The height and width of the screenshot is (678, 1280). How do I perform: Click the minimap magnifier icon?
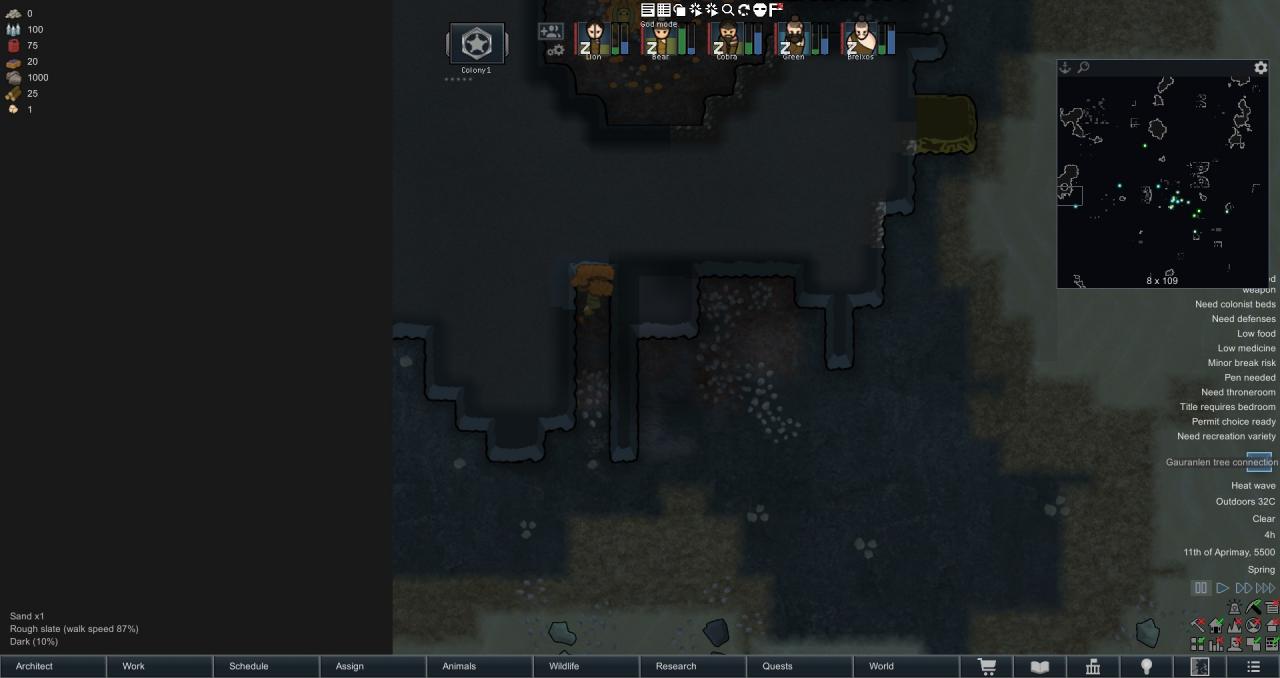pos(1083,68)
